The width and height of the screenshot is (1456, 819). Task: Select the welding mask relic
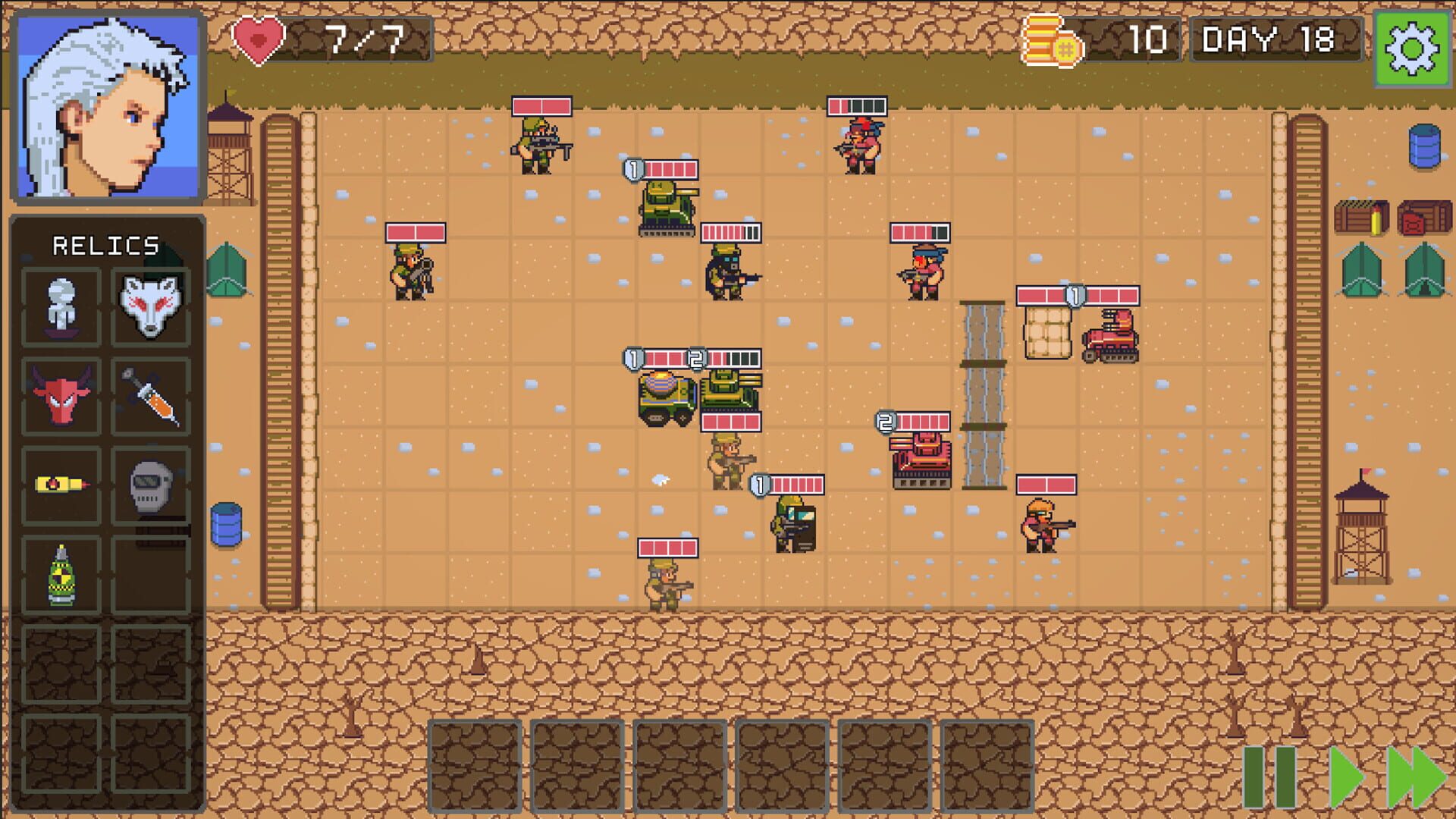pyautogui.click(x=150, y=486)
